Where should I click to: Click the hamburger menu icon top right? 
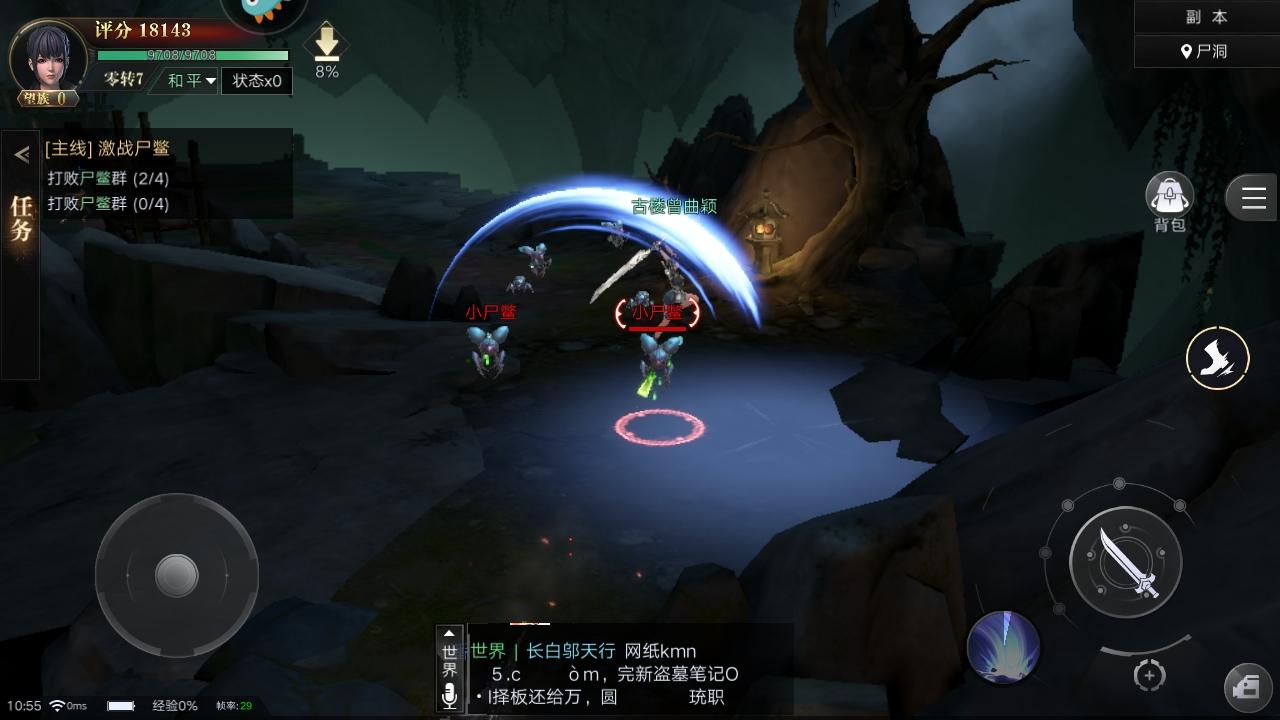(x=1251, y=197)
